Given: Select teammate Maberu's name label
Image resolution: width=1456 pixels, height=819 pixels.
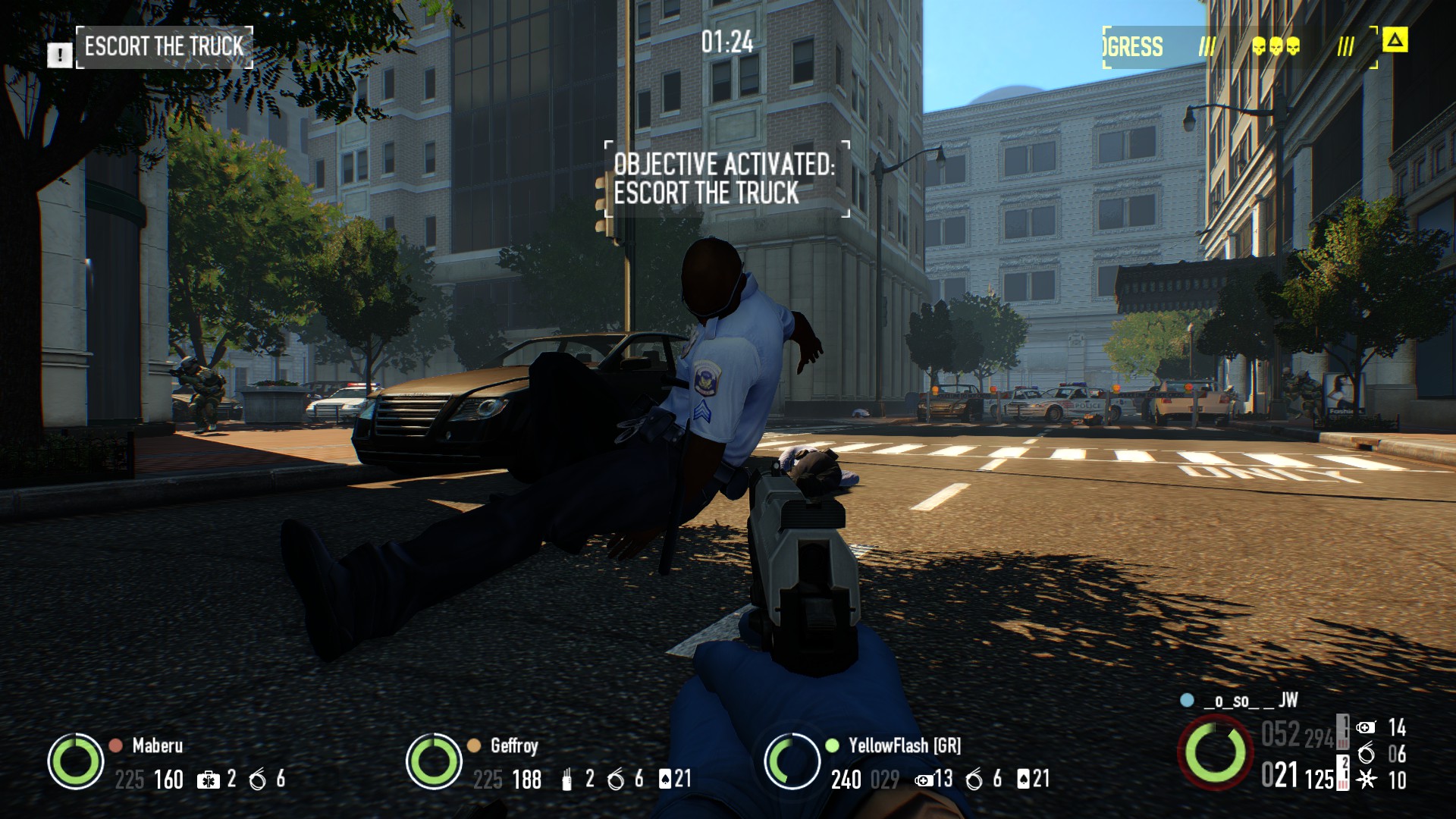Looking at the screenshot, I should coord(157,745).
